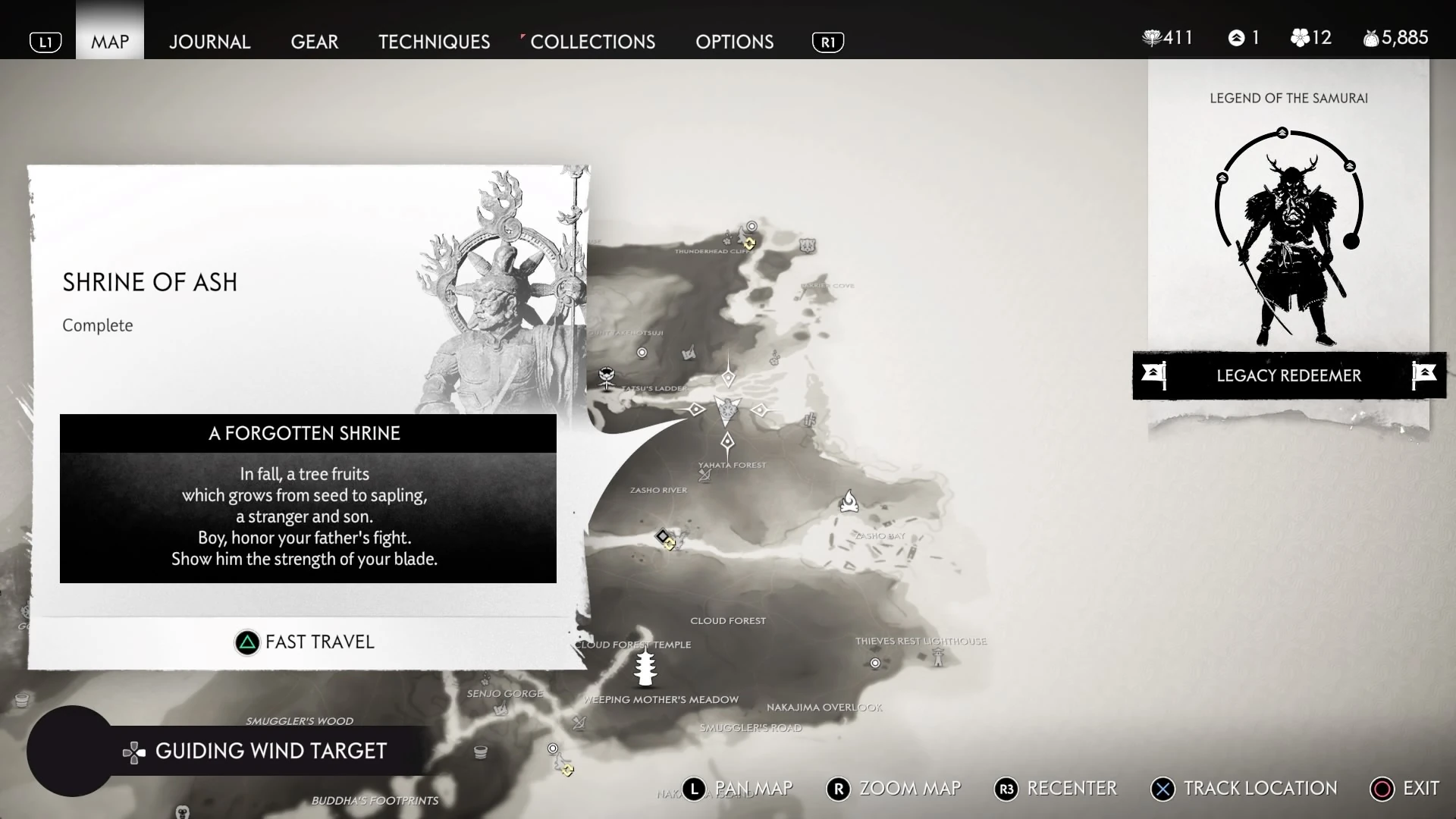Click the Exit button
The width and height of the screenshot is (1456, 819).
coord(1404,789)
